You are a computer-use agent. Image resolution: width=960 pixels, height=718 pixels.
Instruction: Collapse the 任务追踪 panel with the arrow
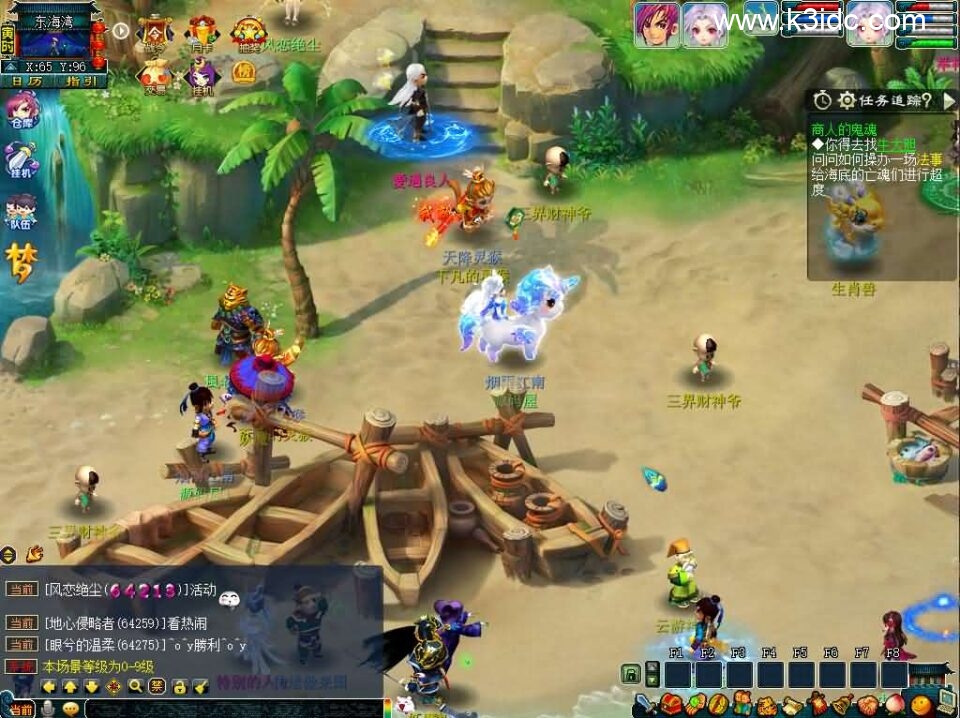coord(948,100)
